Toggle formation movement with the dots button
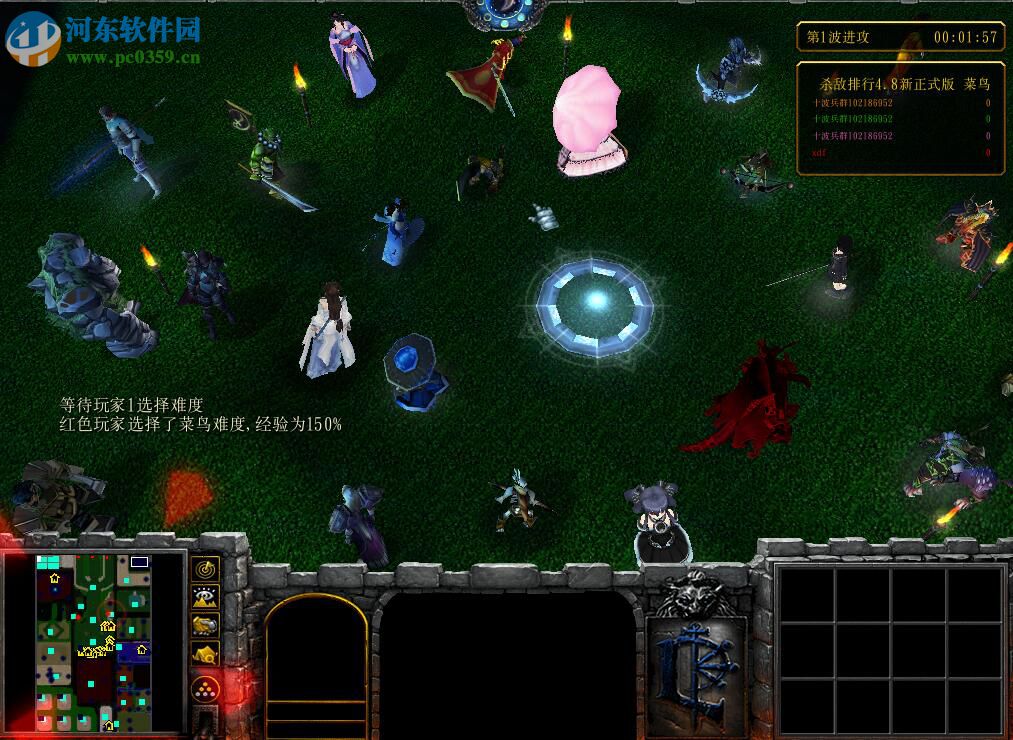 205,689
